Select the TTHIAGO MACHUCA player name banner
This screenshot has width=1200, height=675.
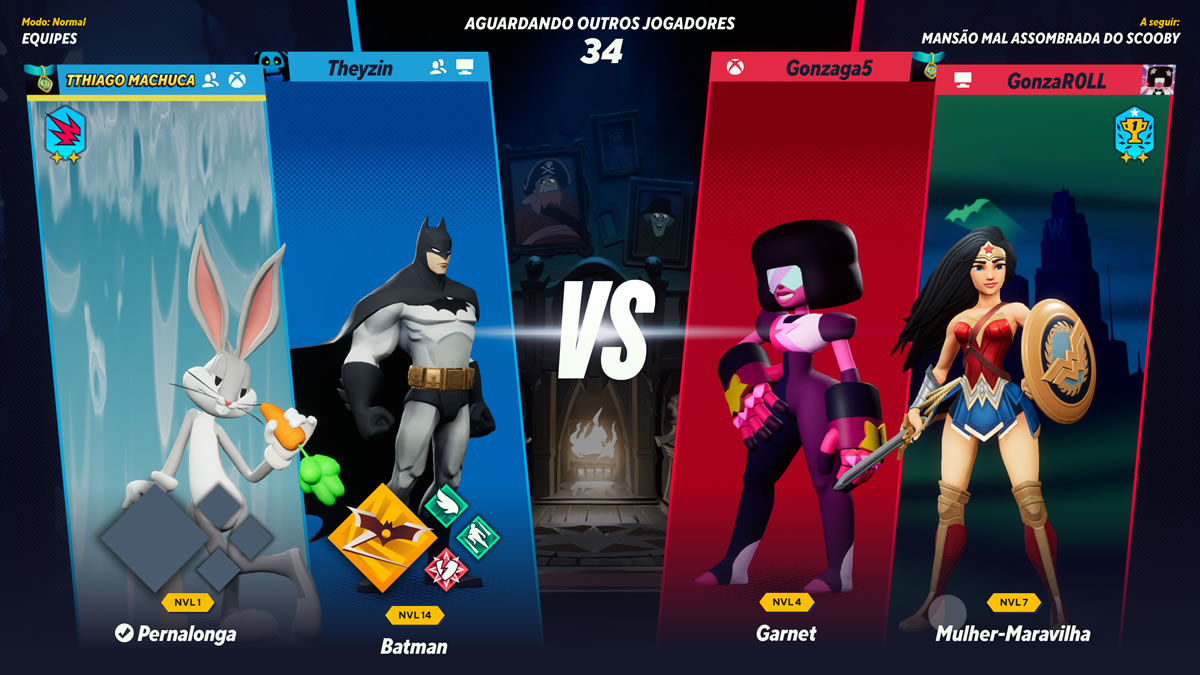pyautogui.click(x=130, y=80)
